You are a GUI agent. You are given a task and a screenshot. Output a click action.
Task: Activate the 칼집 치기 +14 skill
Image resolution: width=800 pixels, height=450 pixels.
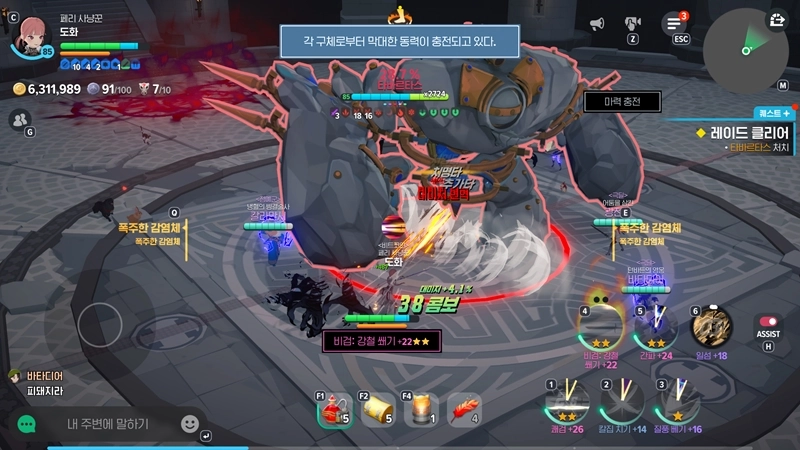623,404
